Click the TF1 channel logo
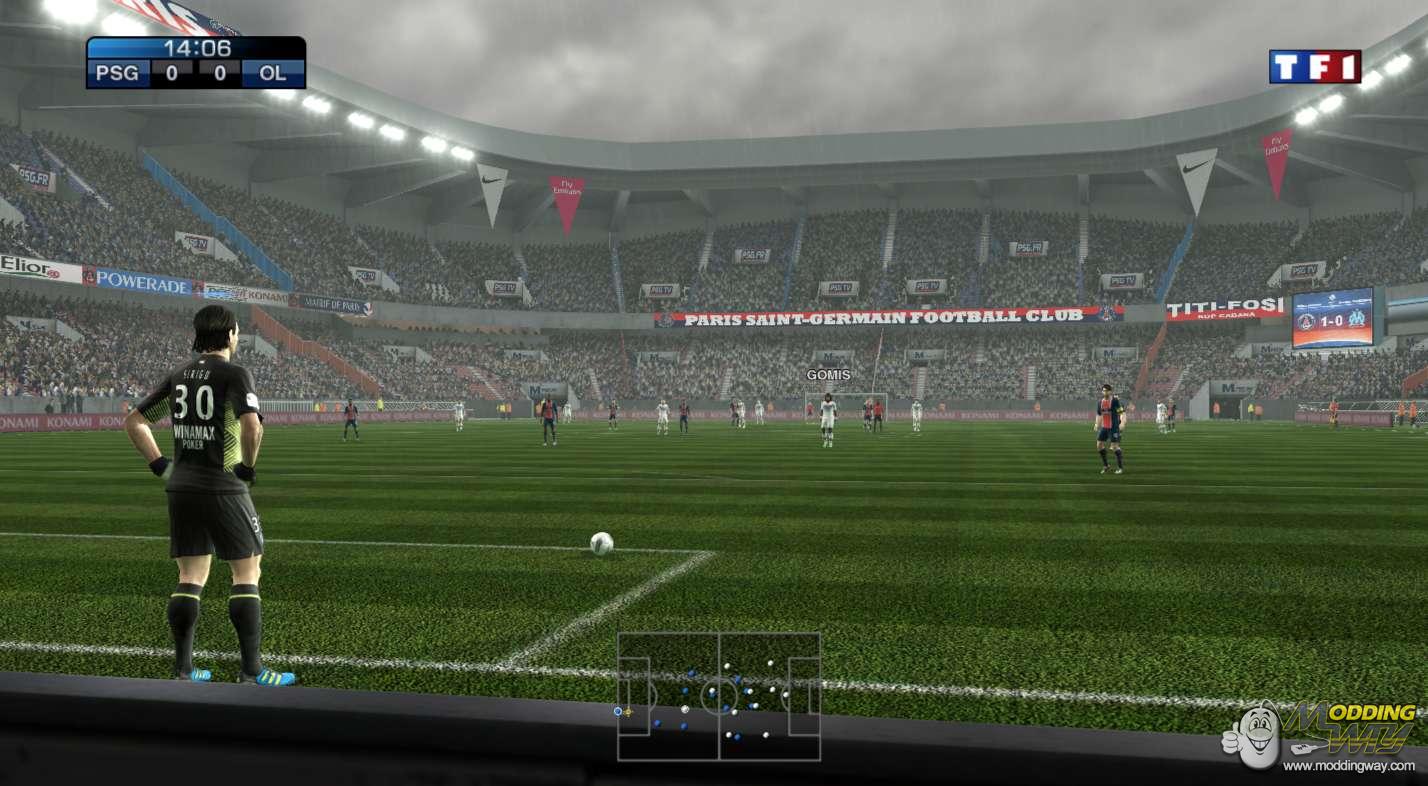 pos(1314,67)
